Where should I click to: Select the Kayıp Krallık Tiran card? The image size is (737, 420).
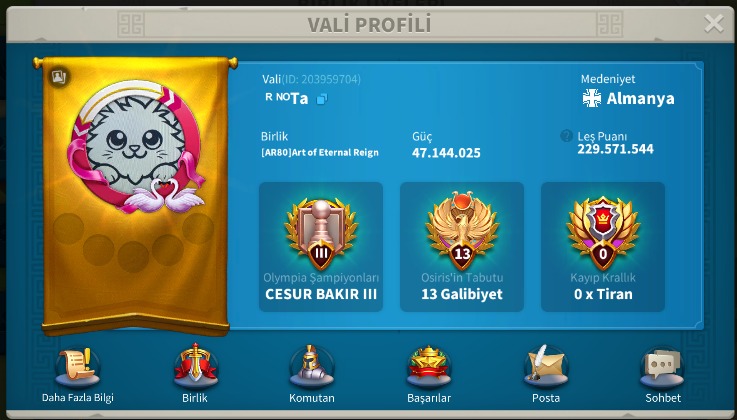point(603,246)
